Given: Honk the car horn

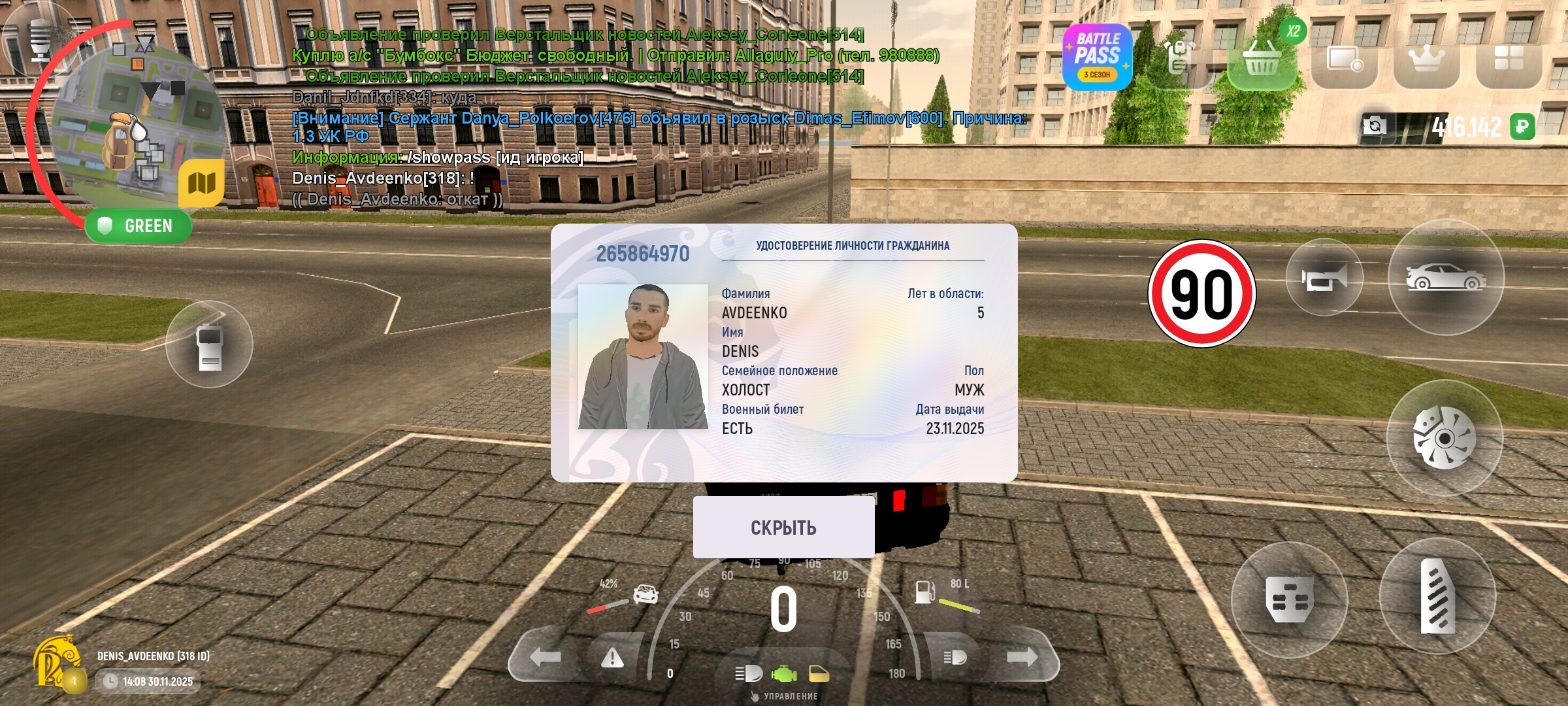Looking at the screenshot, I should click(1324, 278).
